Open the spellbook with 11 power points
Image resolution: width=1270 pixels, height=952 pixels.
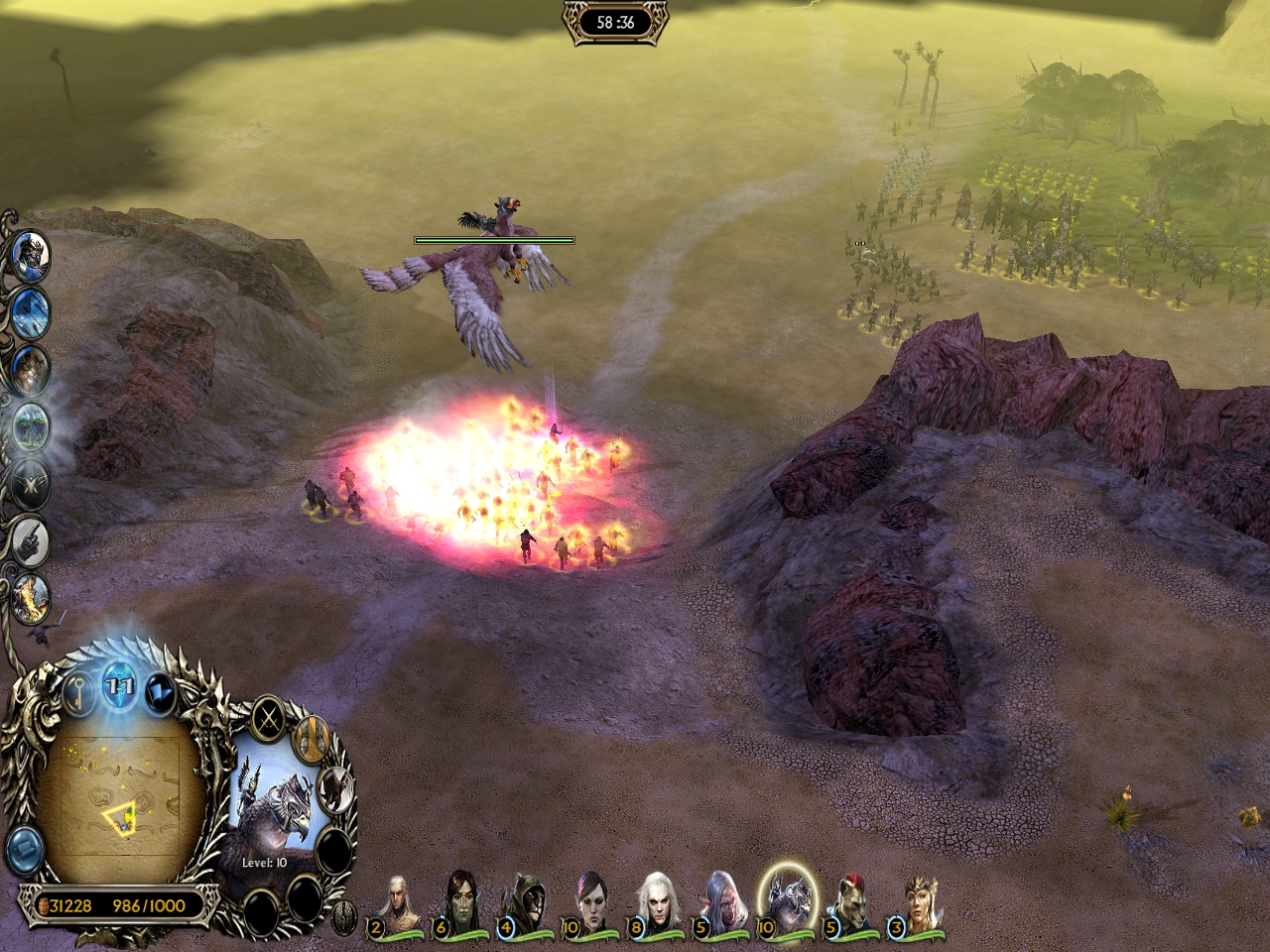click(x=120, y=686)
